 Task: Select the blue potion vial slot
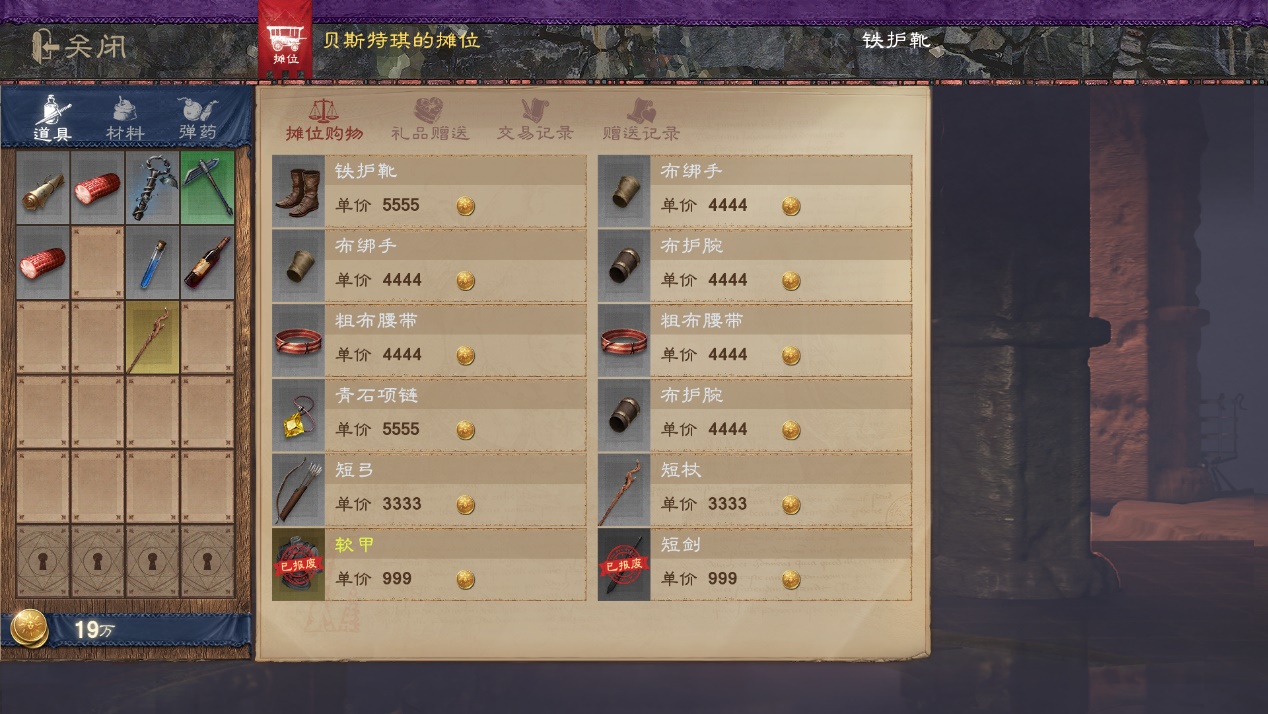[153, 262]
